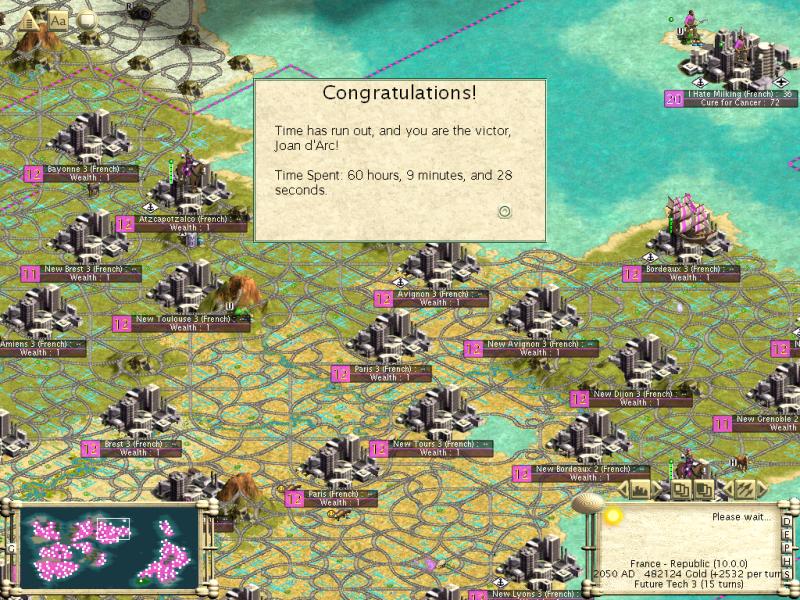This screenshot has width=800, height=600.
Task: Select the E advisor shortcut
Action: [x=787, y=535]
